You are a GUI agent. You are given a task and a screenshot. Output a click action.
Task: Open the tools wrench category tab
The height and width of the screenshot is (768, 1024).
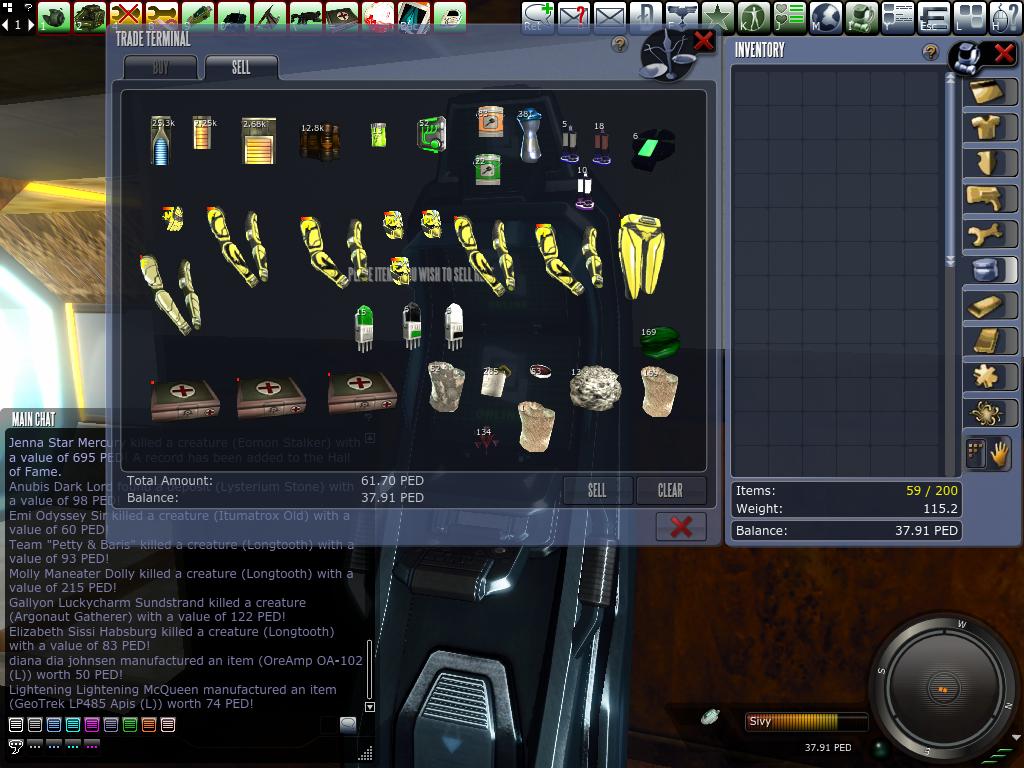pos(989,234)
